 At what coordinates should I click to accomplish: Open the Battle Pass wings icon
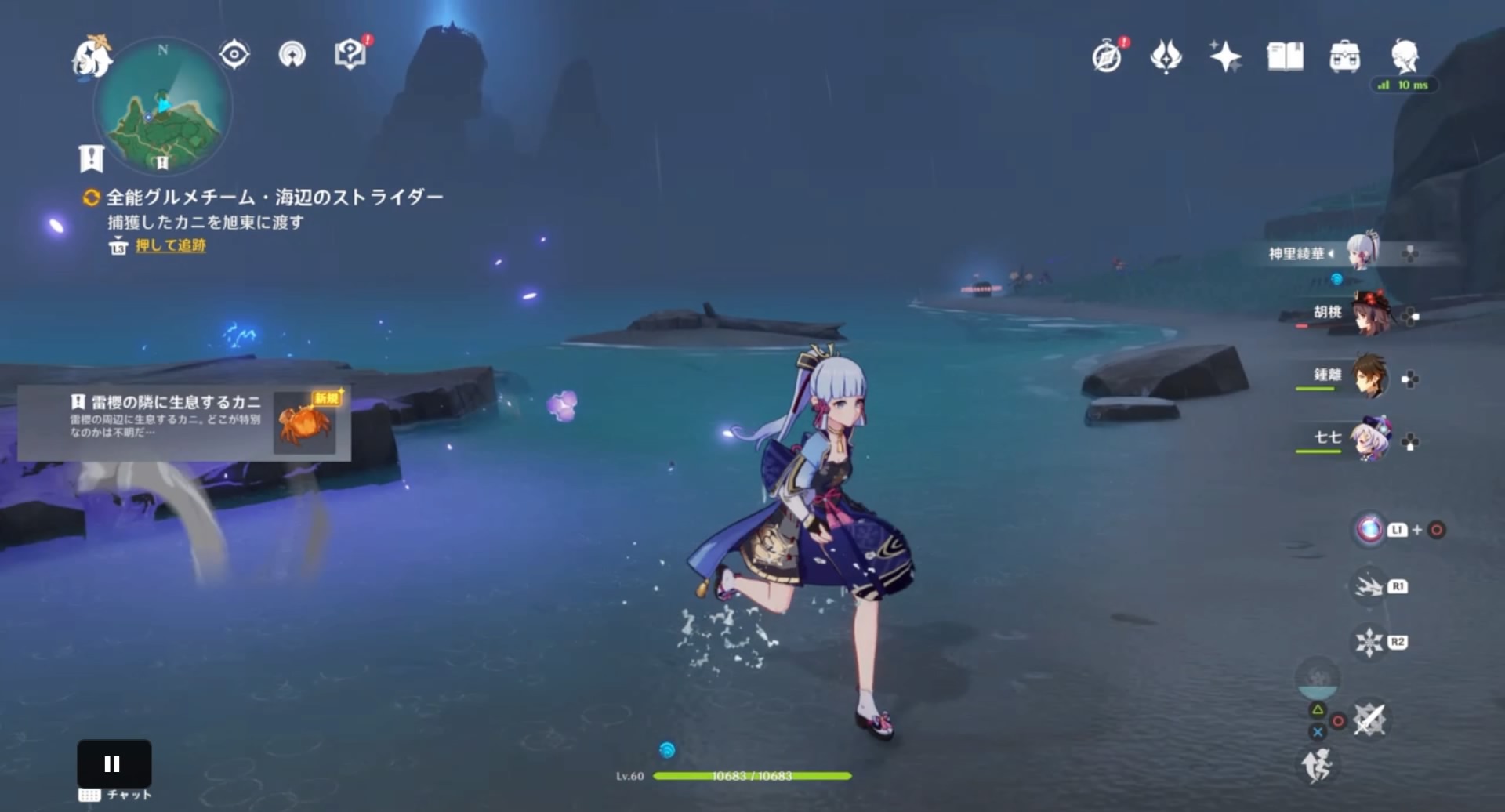[1166, 56]
